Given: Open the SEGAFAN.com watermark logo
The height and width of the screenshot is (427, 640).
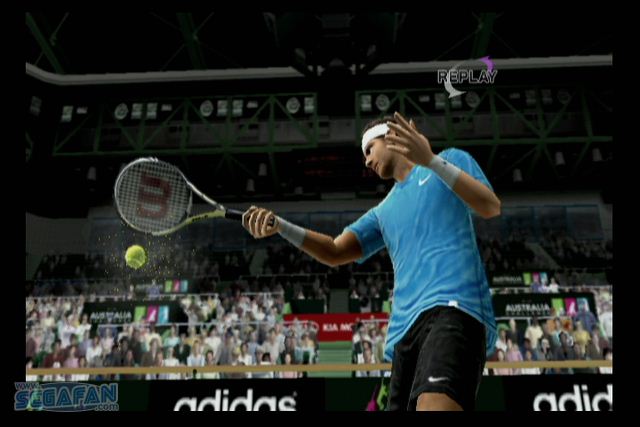Looking at the screenshot, I should (66, 396).
